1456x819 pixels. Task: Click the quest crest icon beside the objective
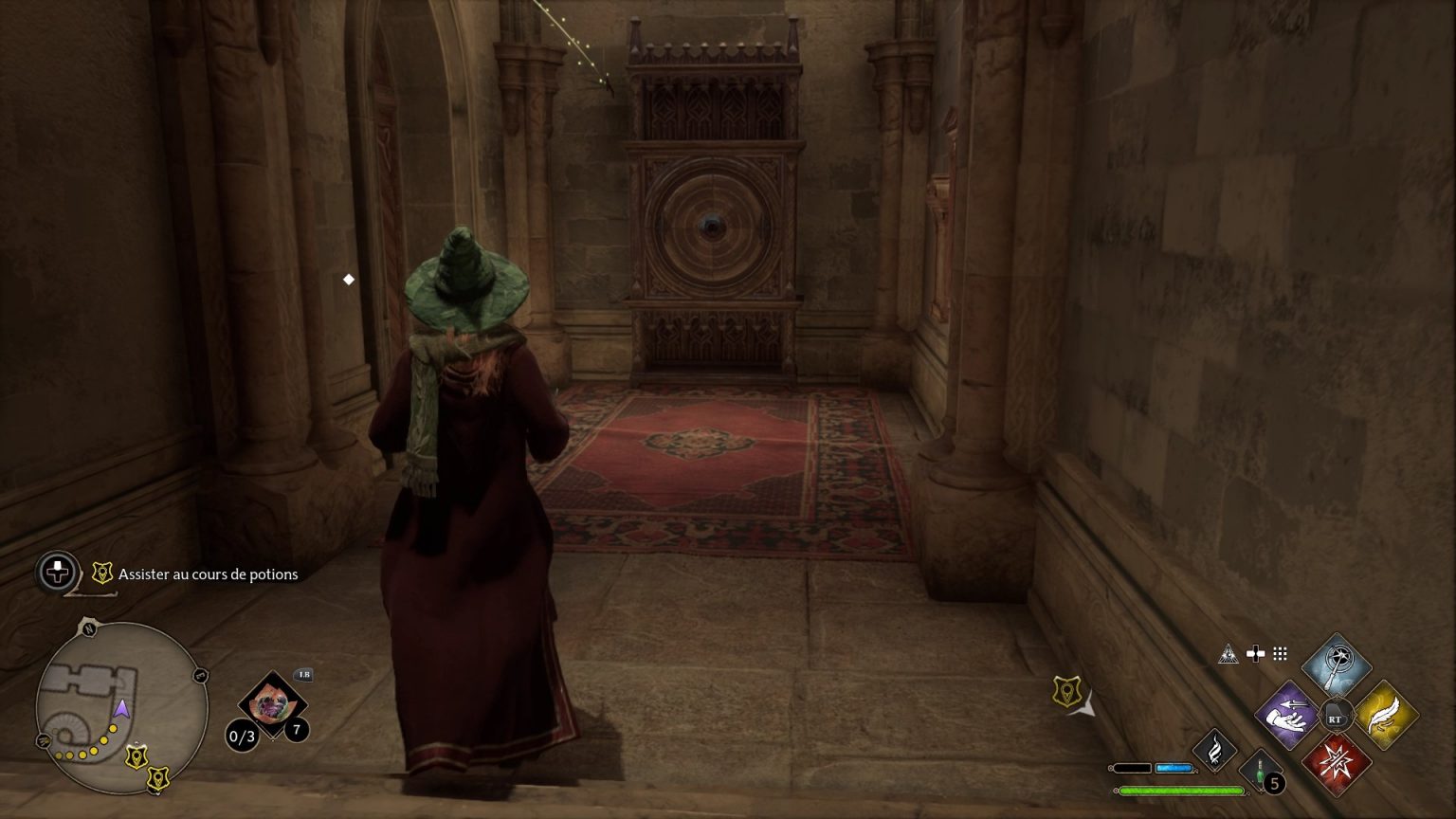point(102,573)
